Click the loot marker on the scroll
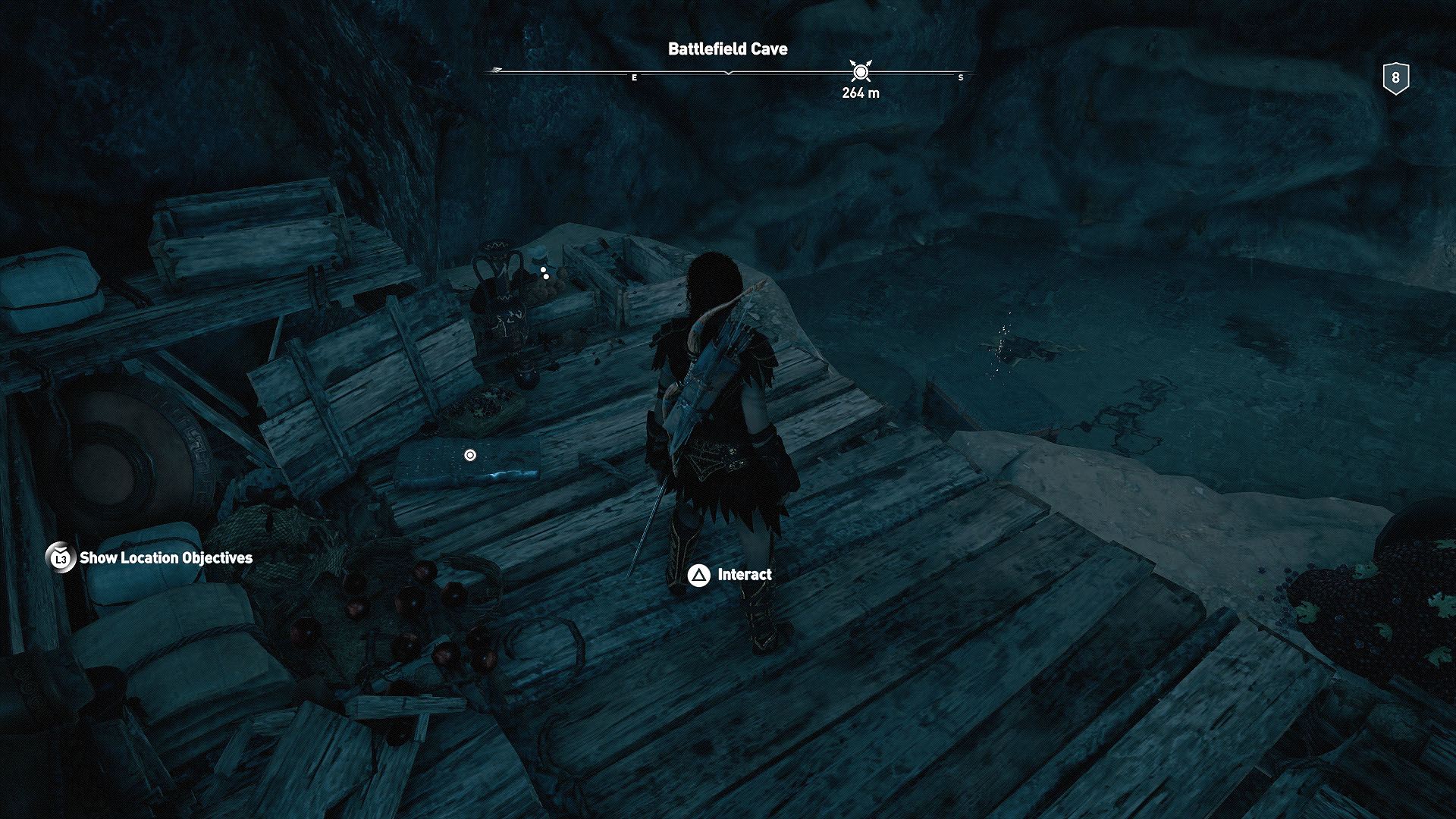 (x=471, y=456)
